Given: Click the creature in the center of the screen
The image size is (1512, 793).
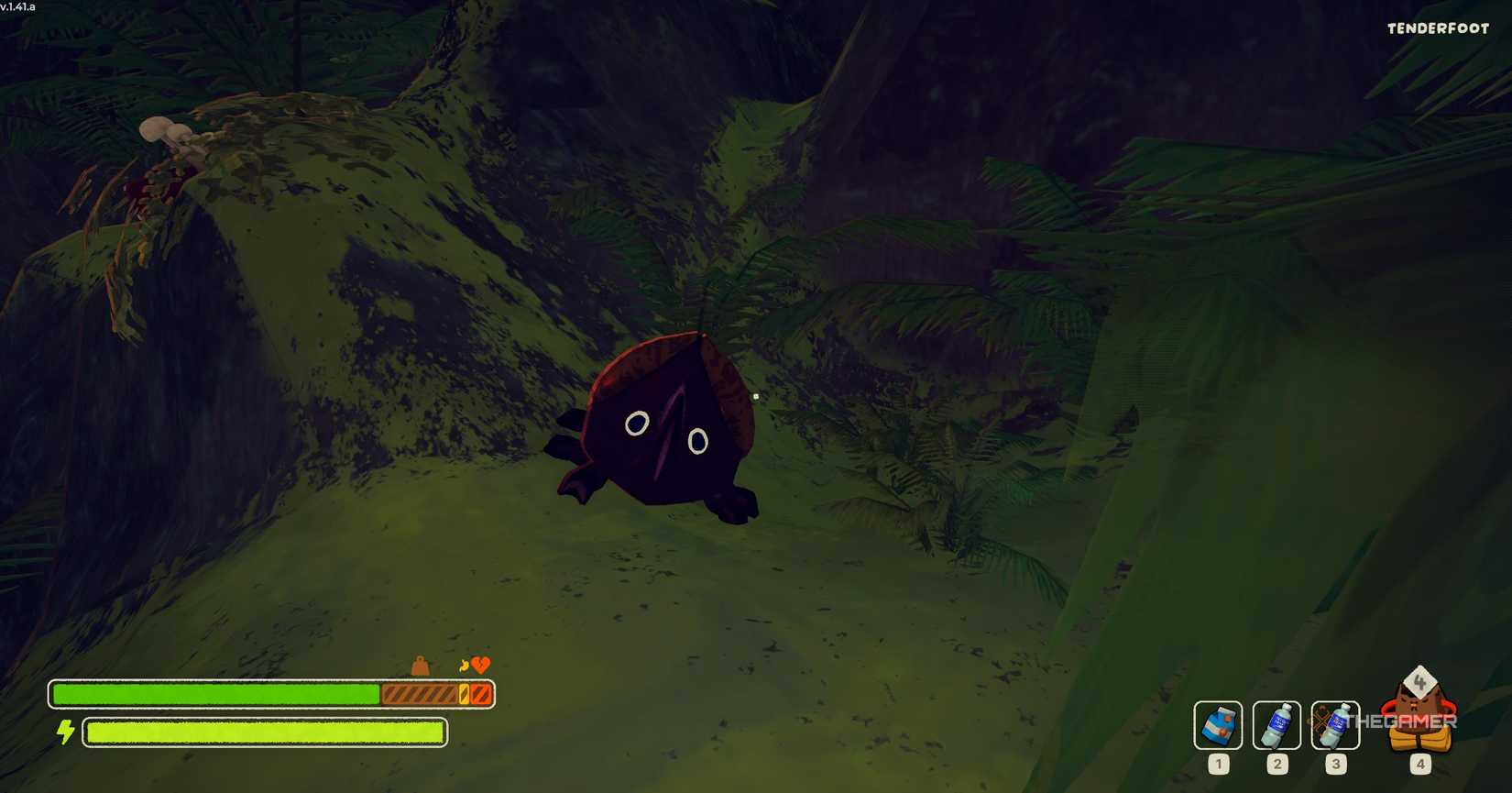Looking at the screenshot, I should (x=660, y=426).
